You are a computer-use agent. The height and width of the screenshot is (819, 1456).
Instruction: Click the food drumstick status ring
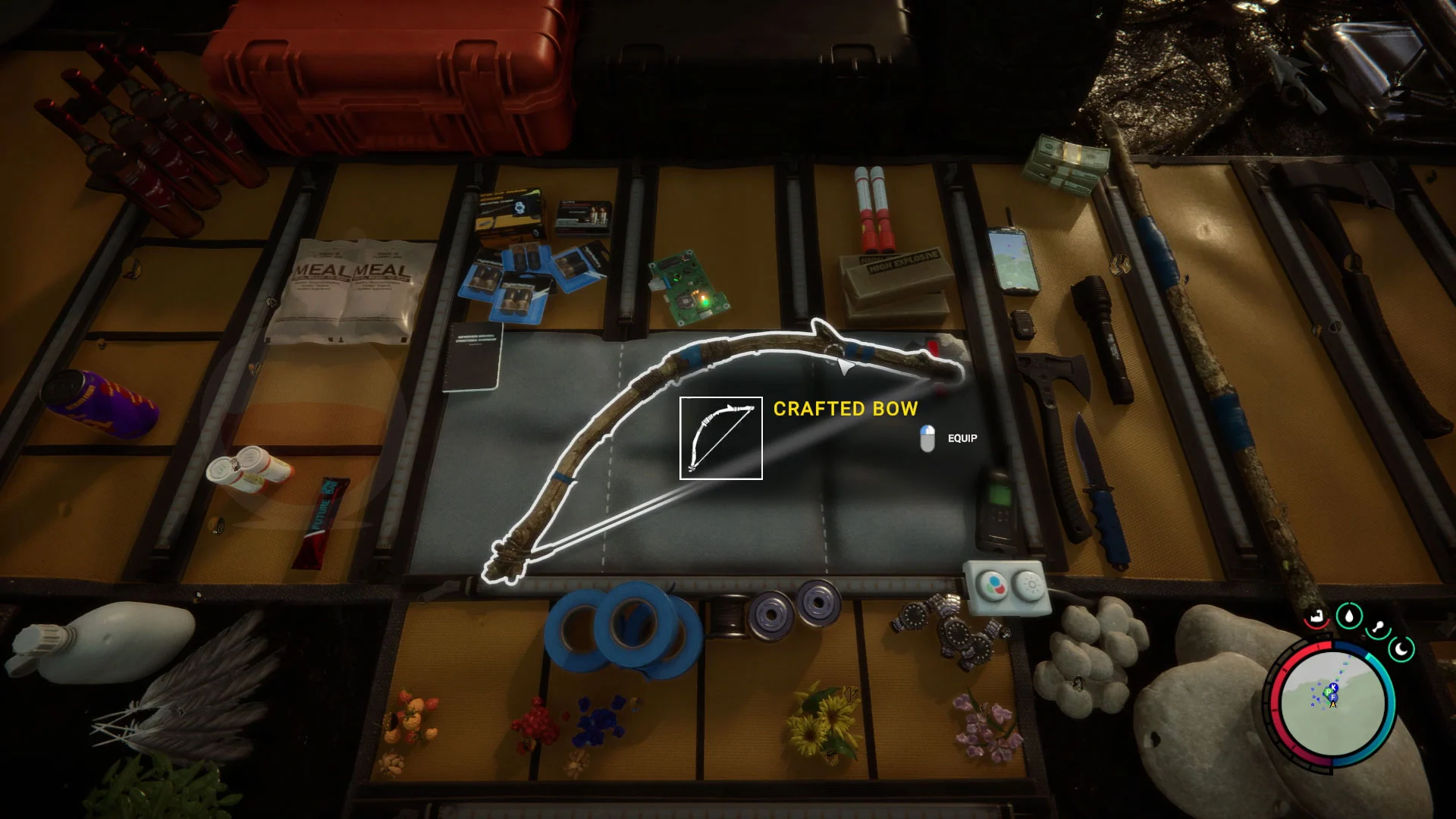(x=1379, y=626)
